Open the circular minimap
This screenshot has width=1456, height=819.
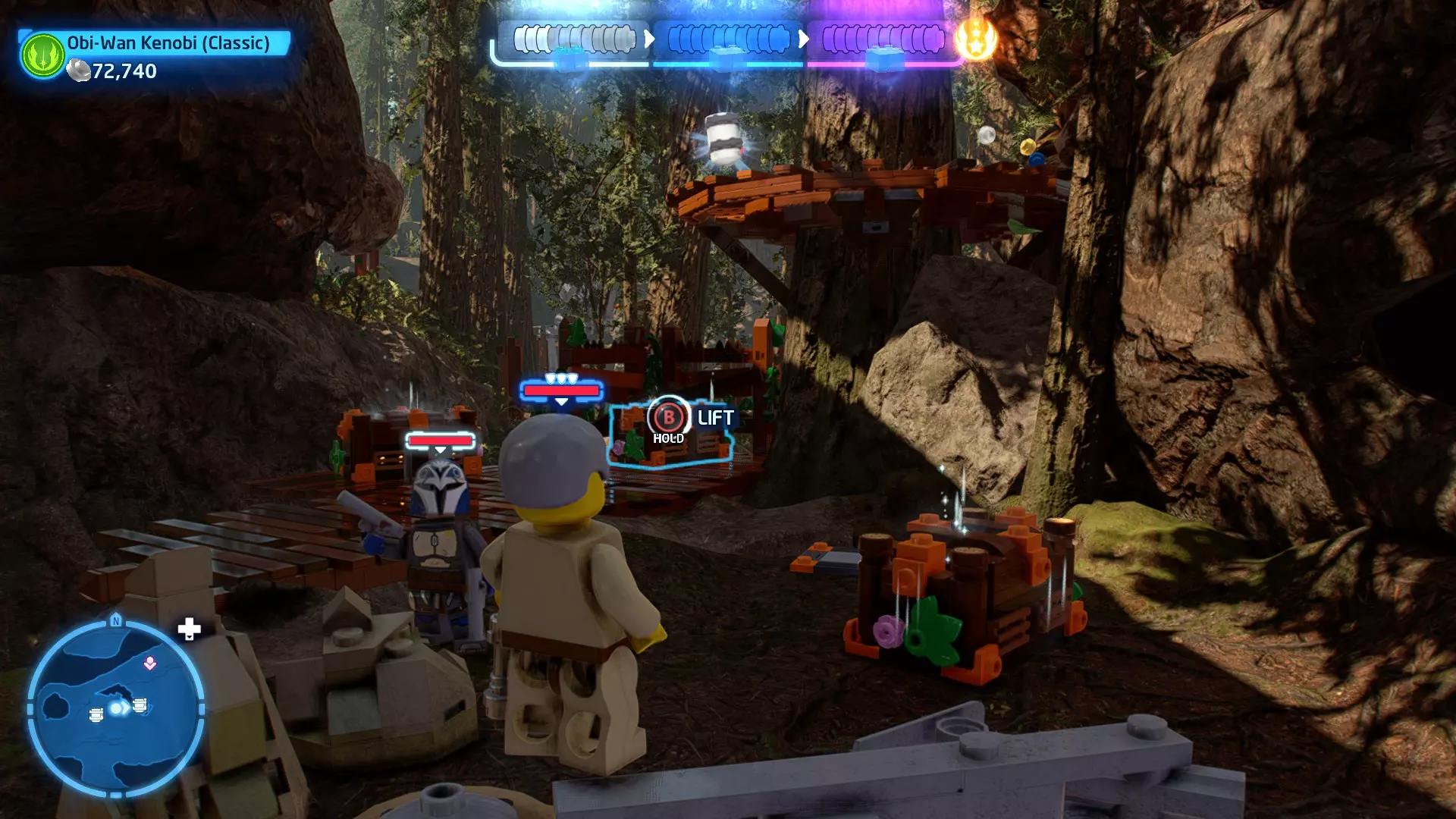coord(115,709)
